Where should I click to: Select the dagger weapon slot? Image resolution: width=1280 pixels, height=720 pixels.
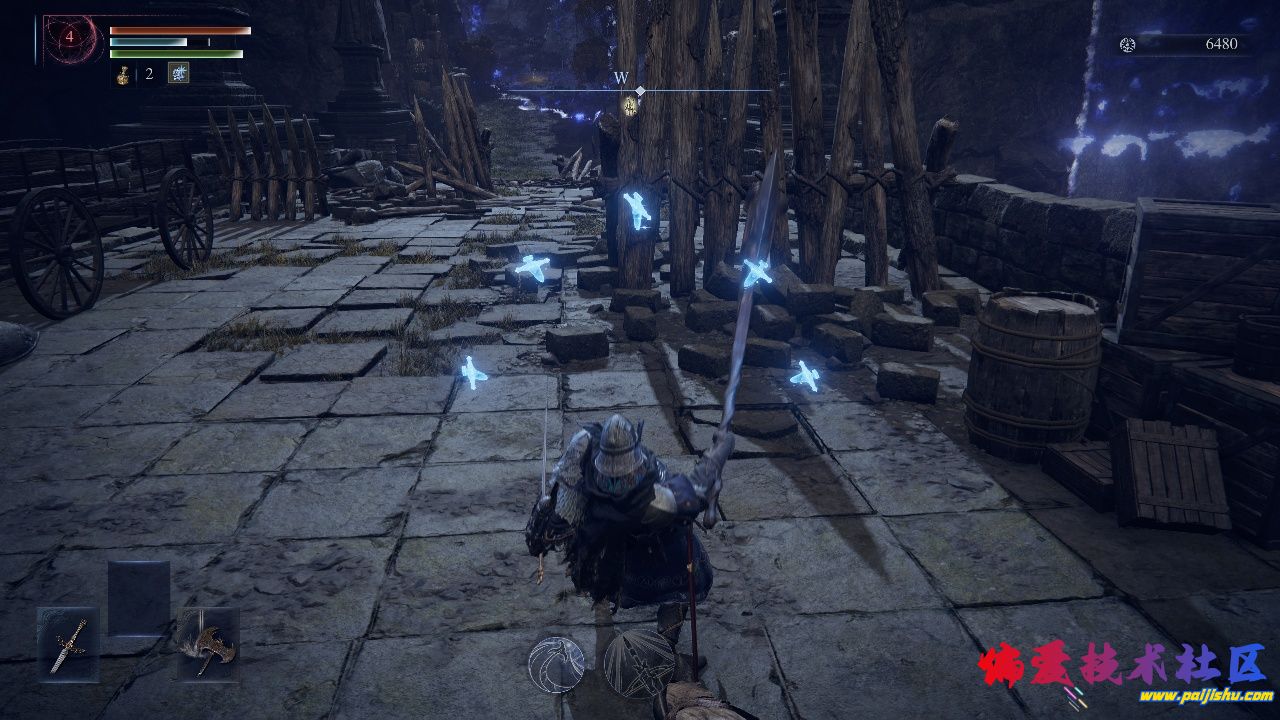pos(69,644)
